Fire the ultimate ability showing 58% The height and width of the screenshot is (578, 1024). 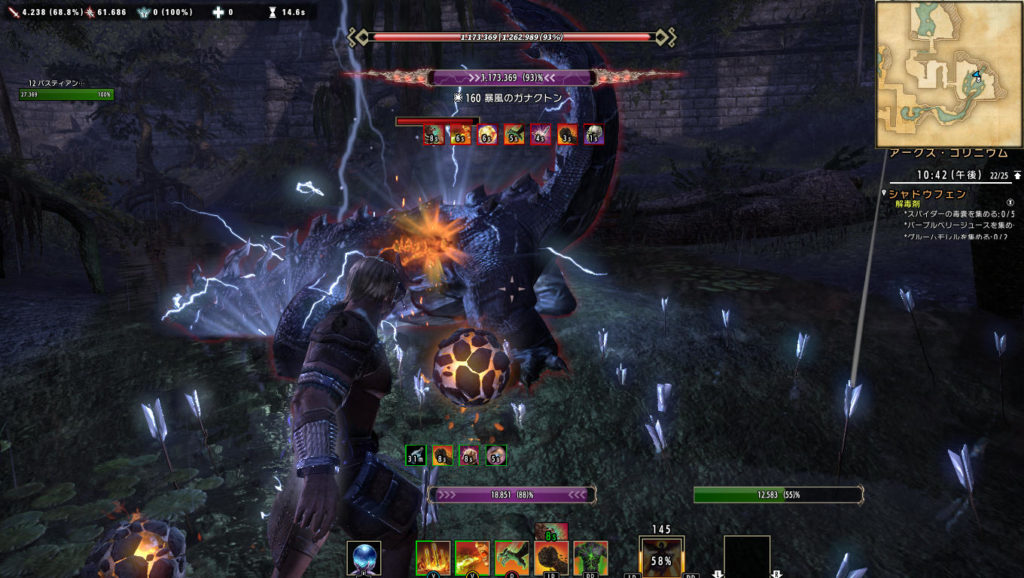662,558
